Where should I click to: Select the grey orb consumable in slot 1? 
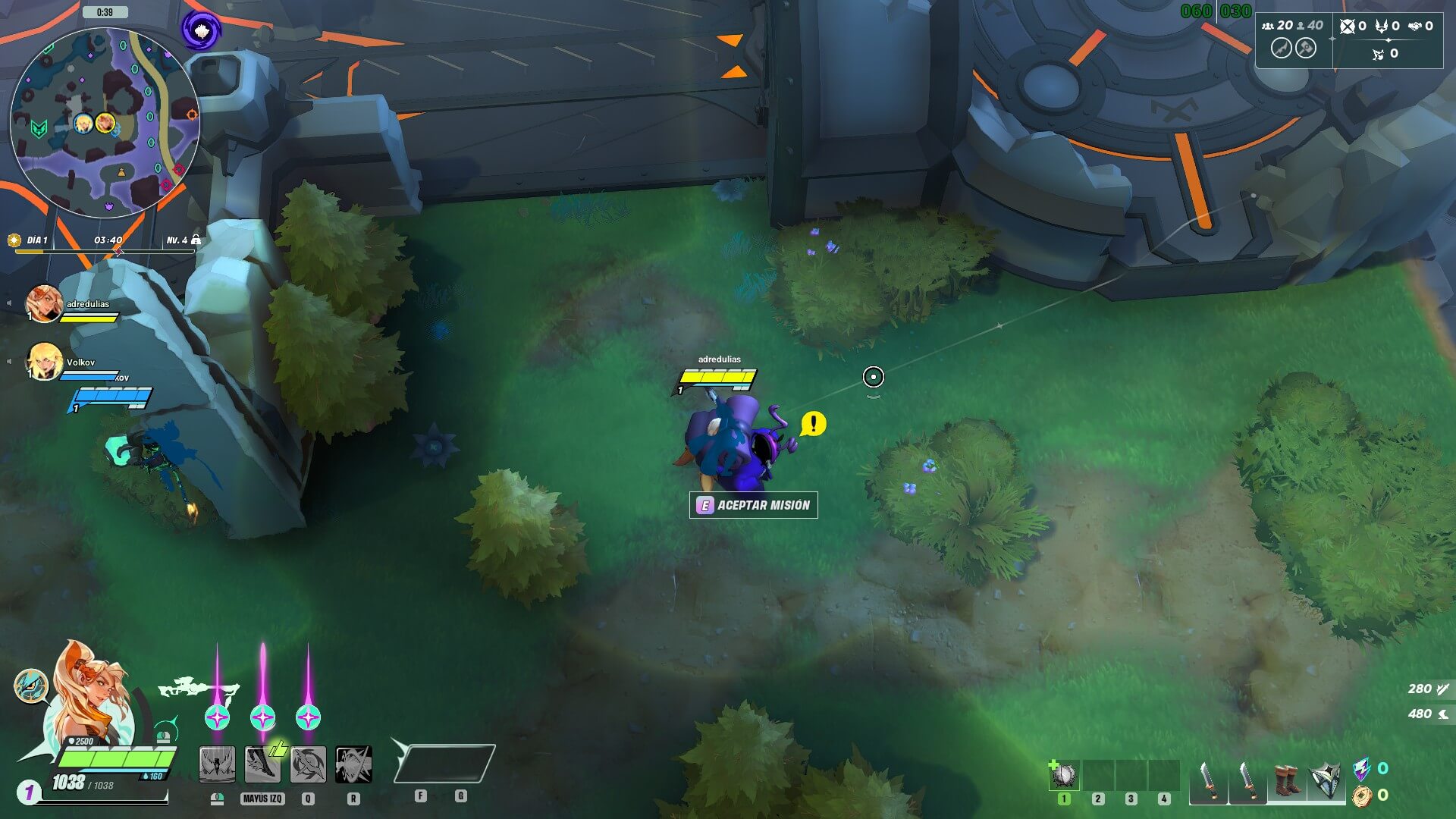(x=1064, y=775)
